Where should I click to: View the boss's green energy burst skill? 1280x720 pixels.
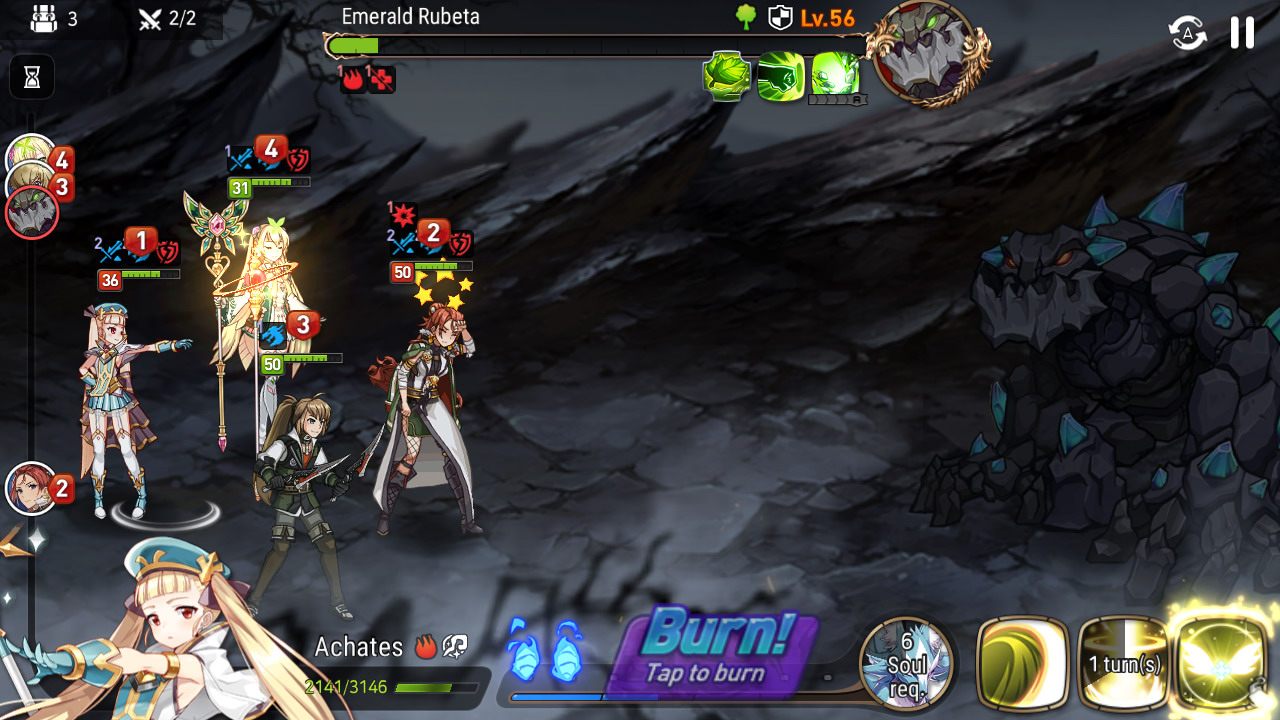point(835,76)
